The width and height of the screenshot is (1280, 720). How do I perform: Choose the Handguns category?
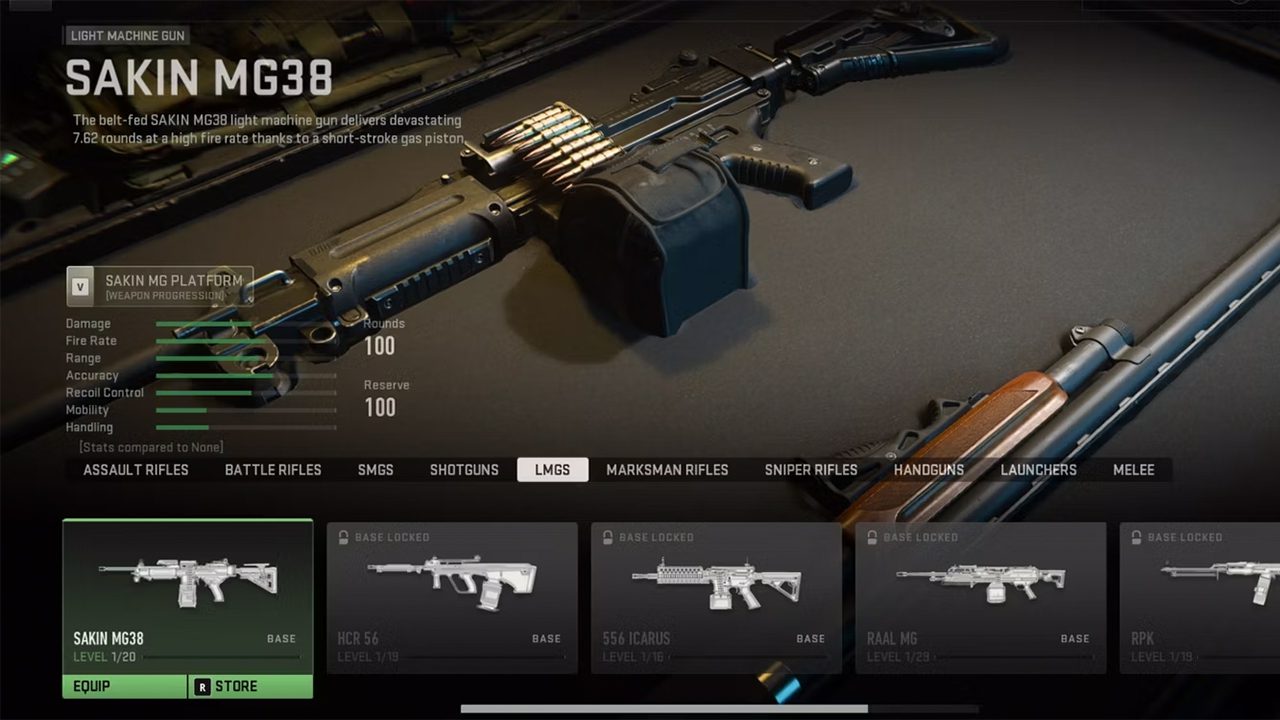click(929, 470)
